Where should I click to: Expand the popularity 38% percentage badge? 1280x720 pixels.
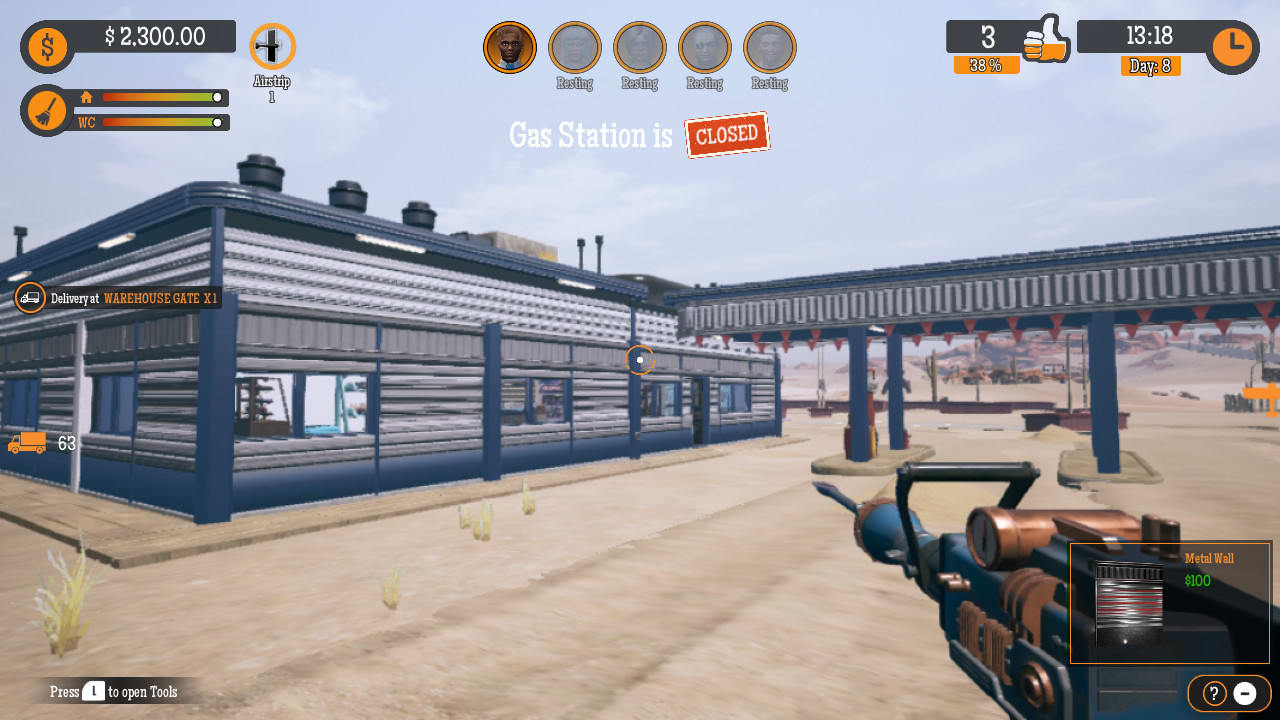click(987, 64)
